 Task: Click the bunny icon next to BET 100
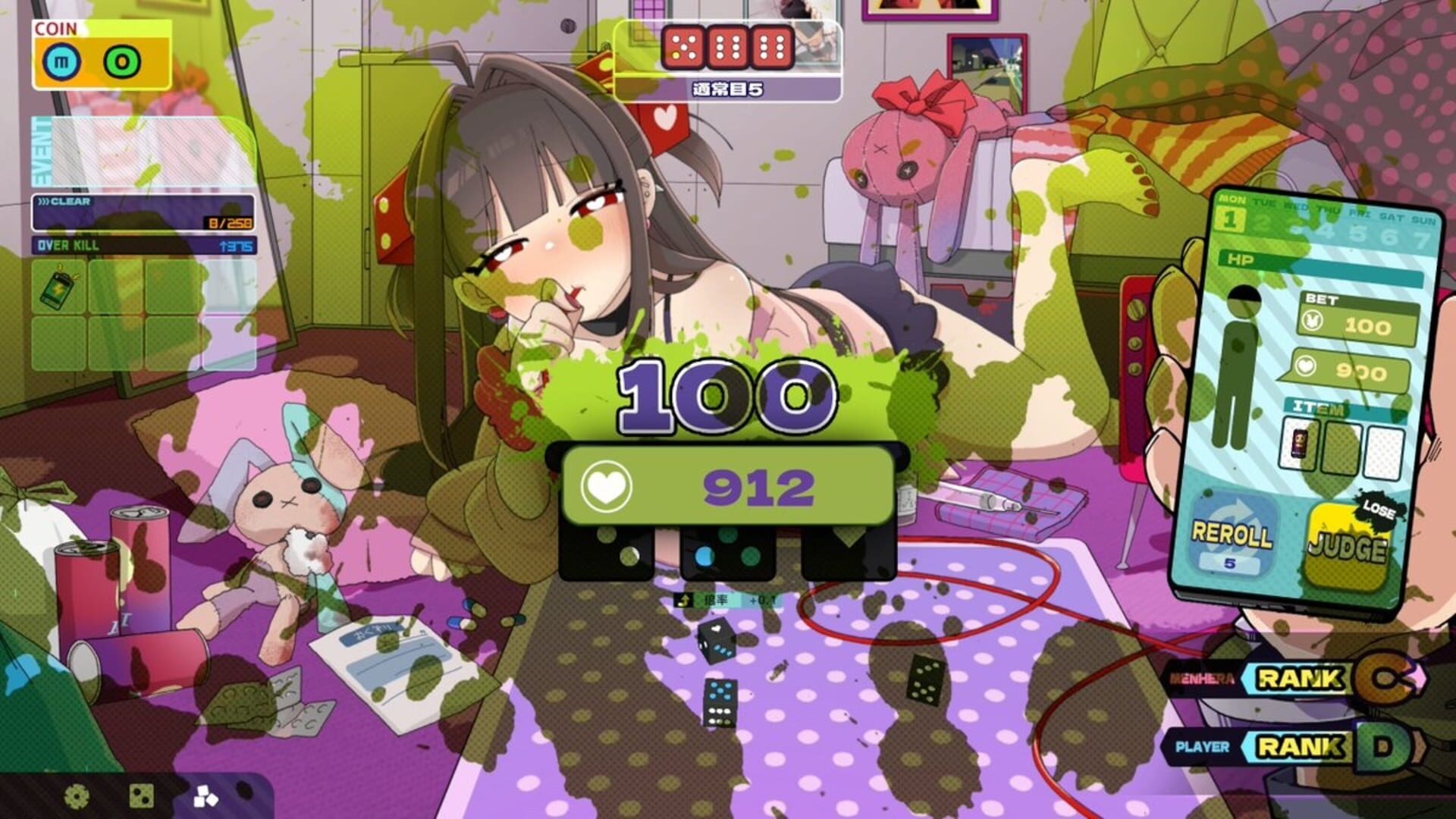click(x=1311, y=321)
